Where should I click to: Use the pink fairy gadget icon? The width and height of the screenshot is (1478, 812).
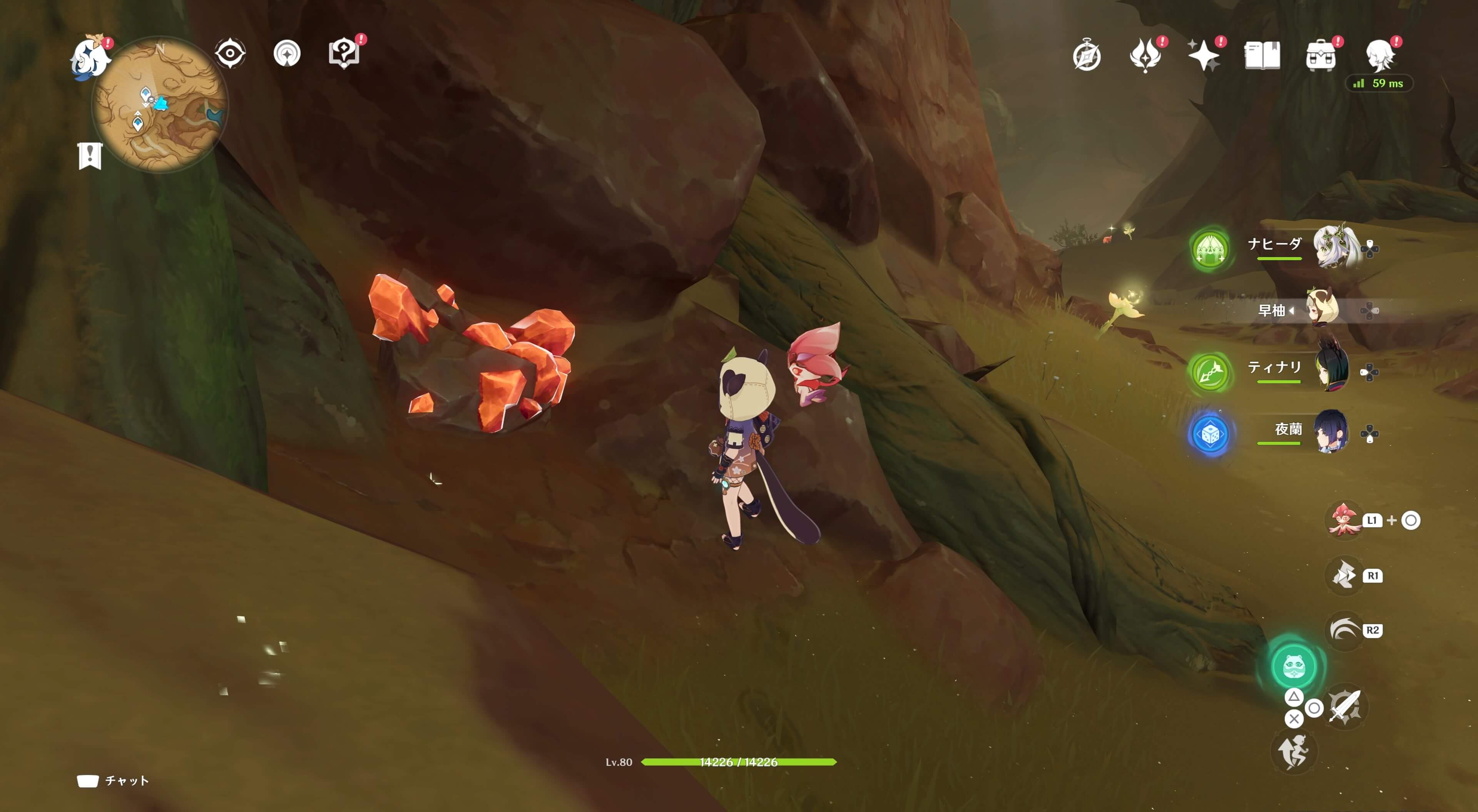pos(1344,520)
